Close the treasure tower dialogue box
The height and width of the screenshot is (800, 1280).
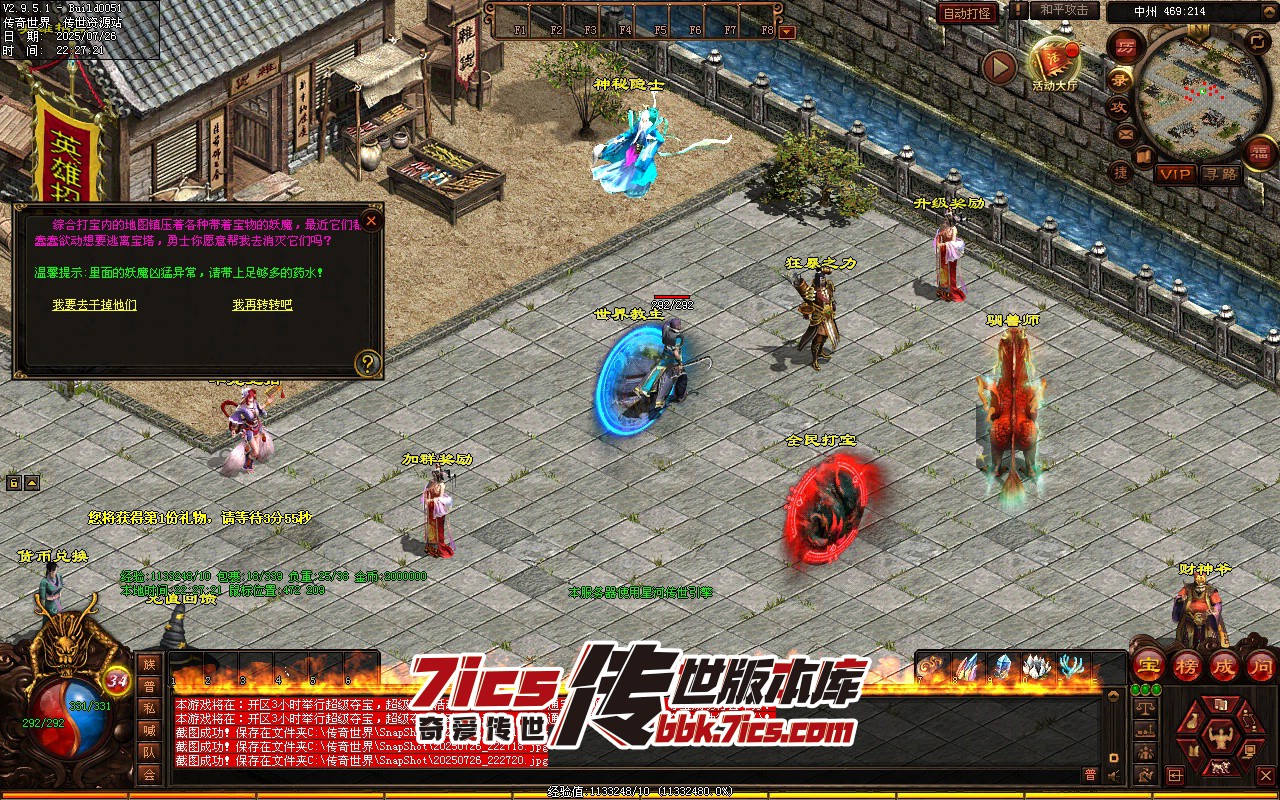[372, 220]
